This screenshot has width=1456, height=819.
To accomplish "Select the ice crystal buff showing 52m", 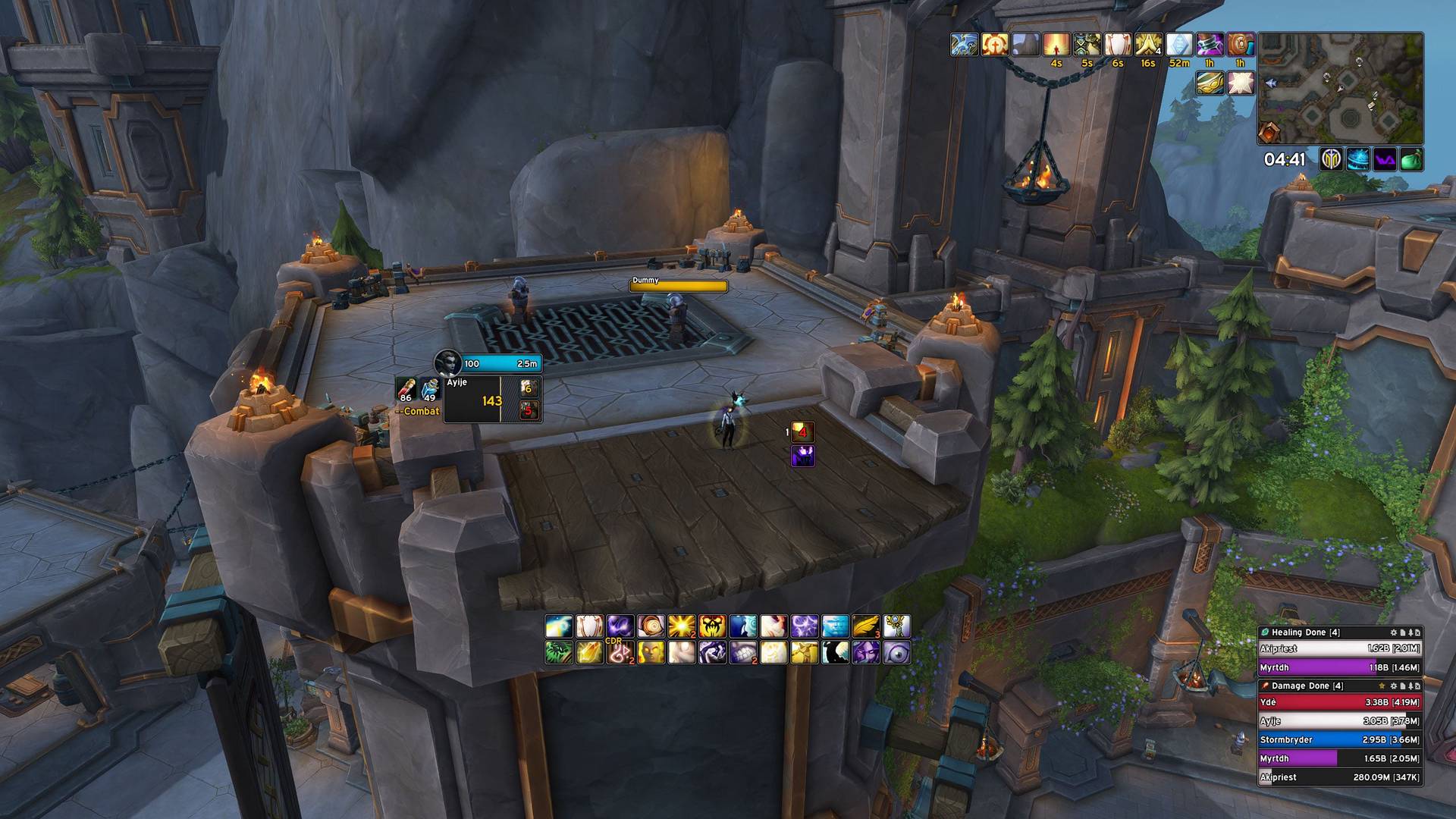I will pyautogui.click(x=1178, y=45).
